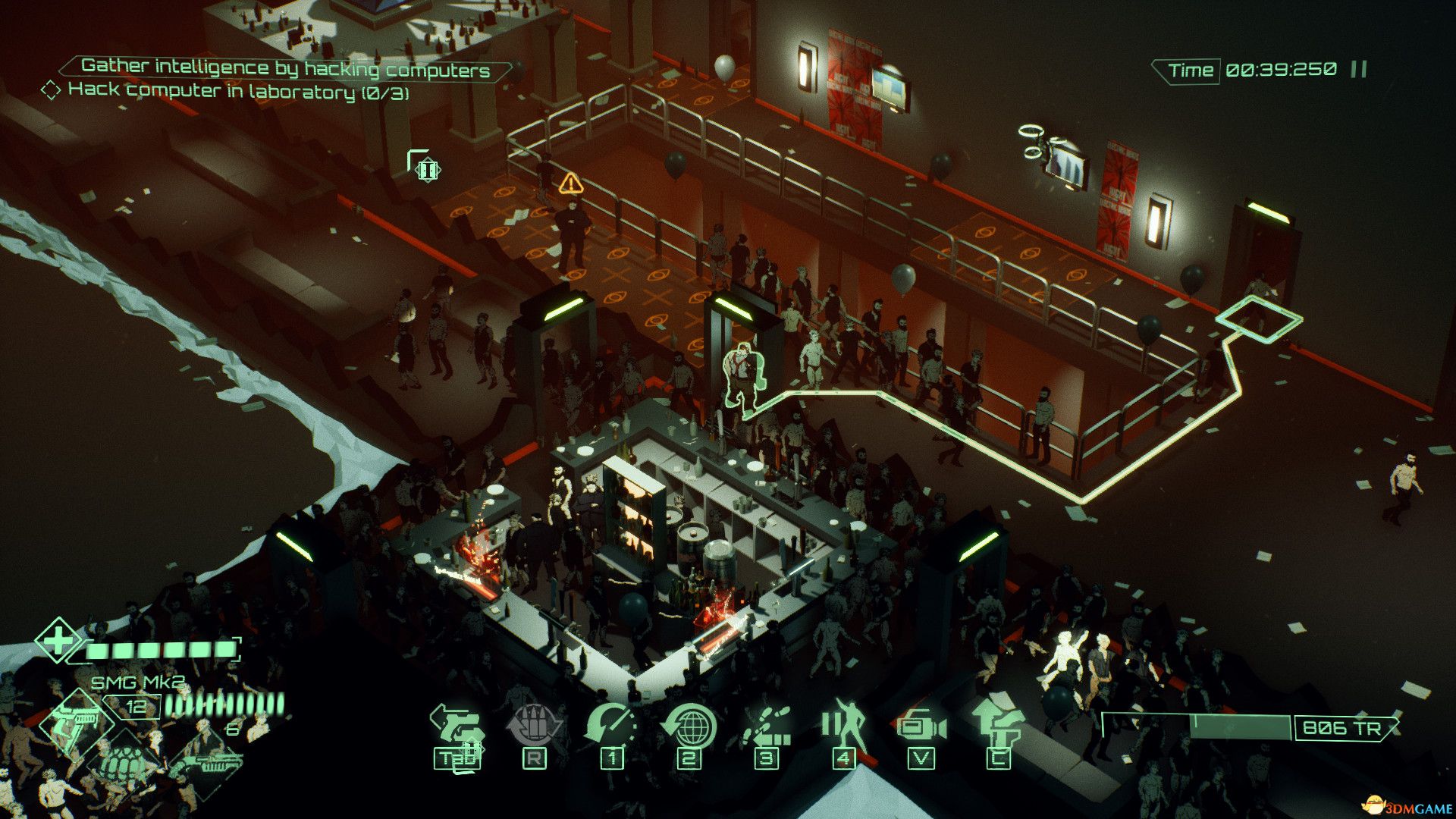
Task: Toggle the pause symbol beside the timer
Action: (1358, 70)
